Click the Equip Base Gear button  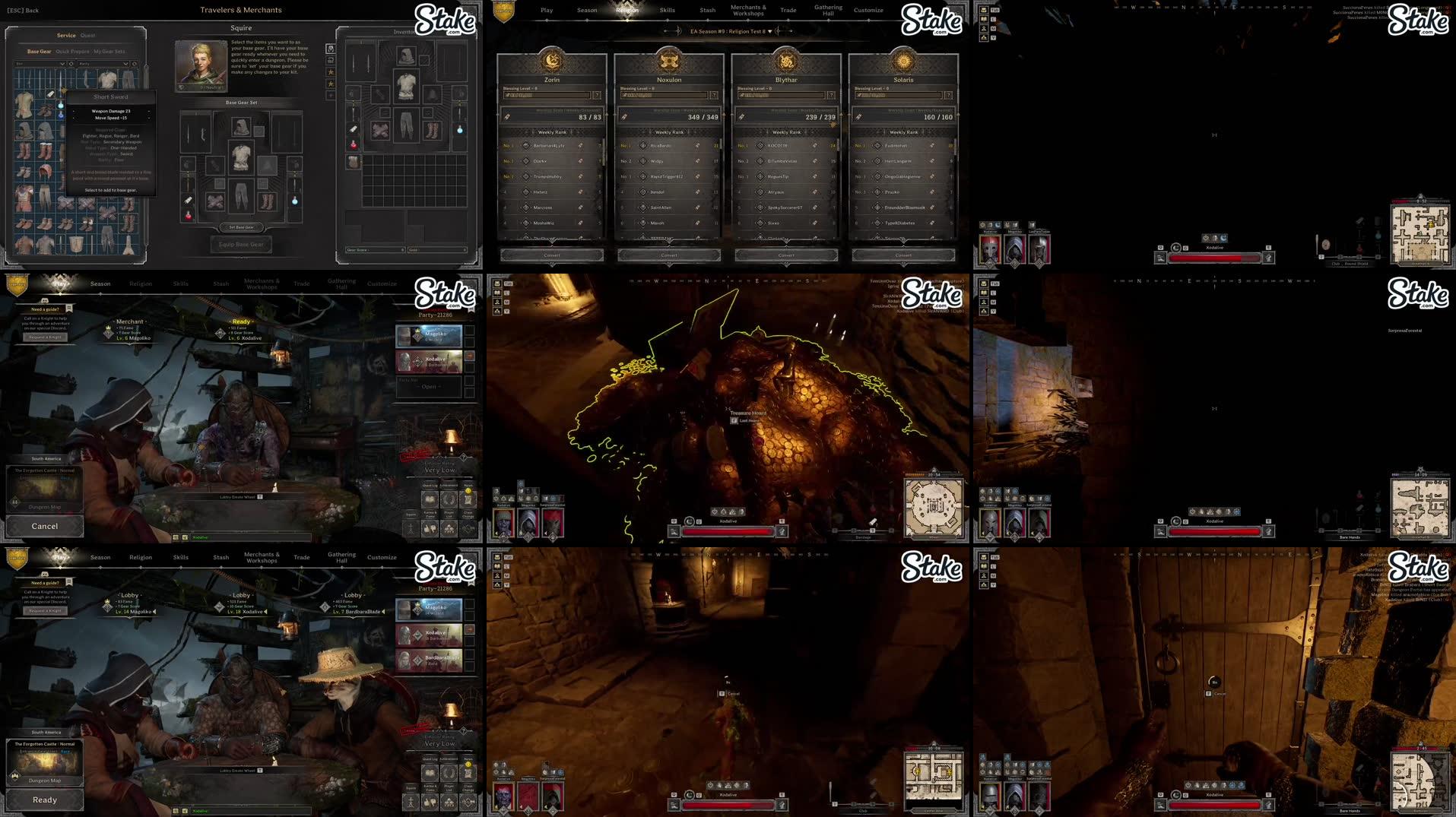coord(241,245)
